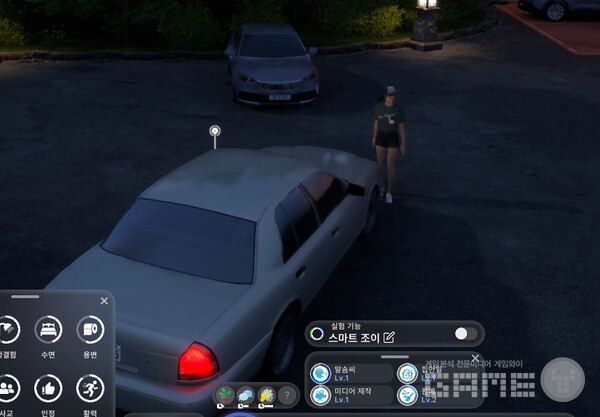Select the 수면 (sleep) need icon
Screen dimensions: 600x417
48,329
